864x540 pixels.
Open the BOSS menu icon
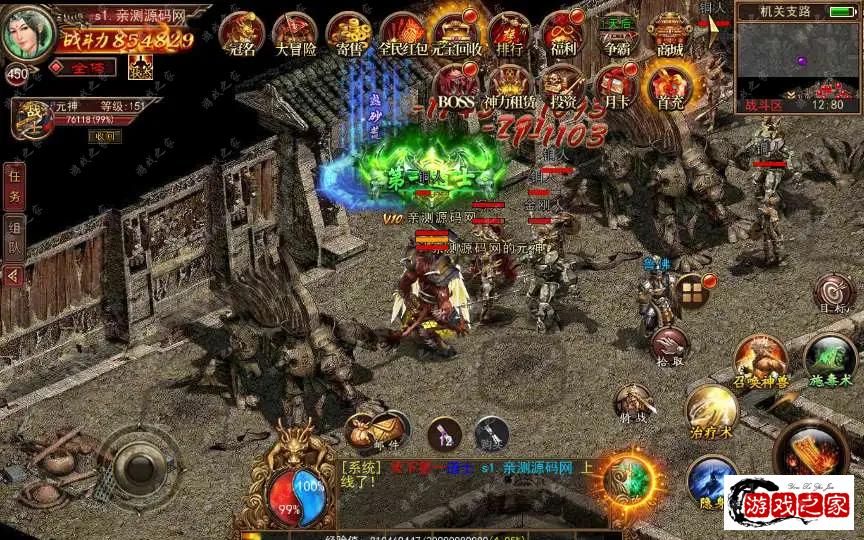tap(456, 85)
